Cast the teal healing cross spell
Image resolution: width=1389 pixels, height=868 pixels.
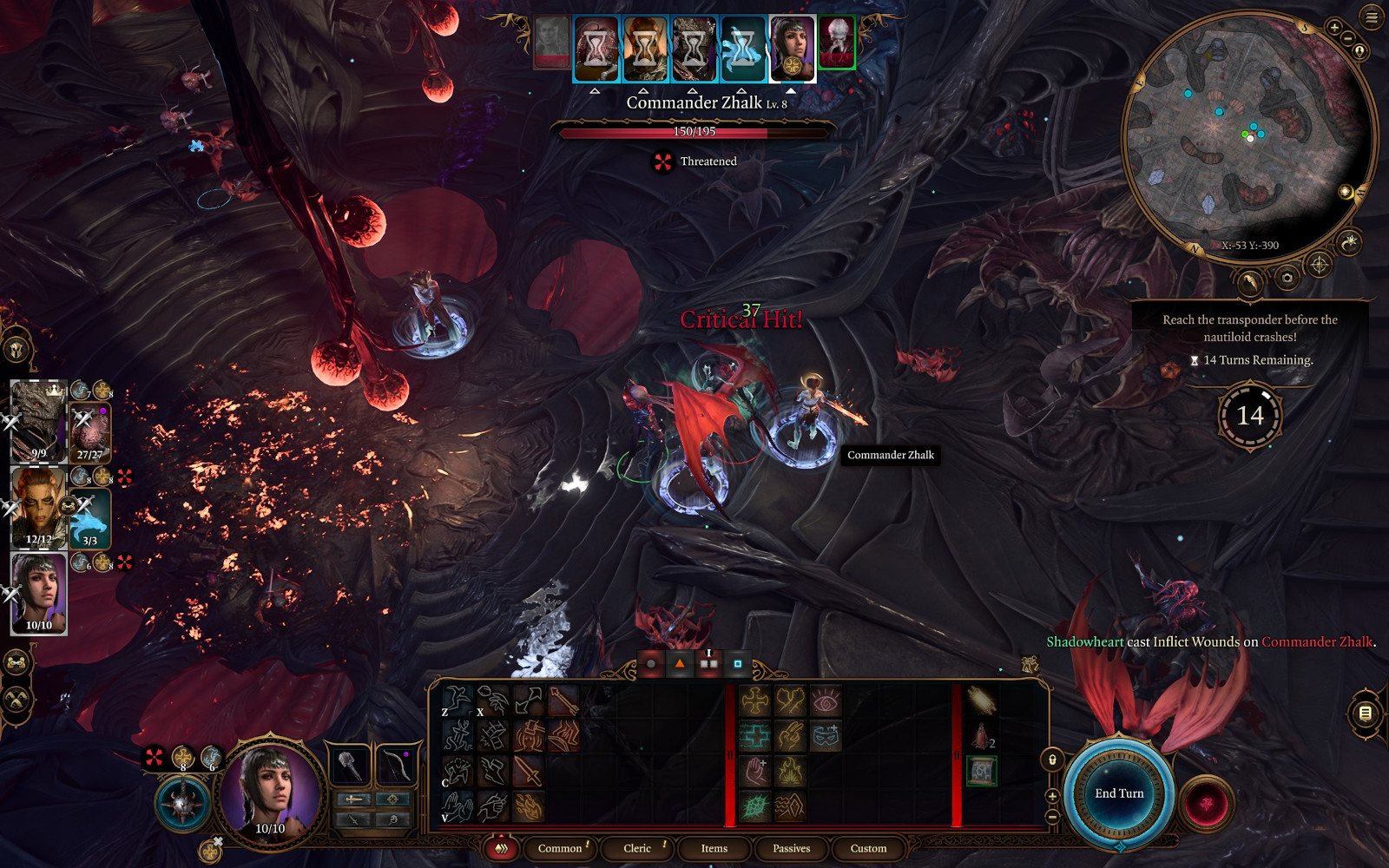click(754, 736)
